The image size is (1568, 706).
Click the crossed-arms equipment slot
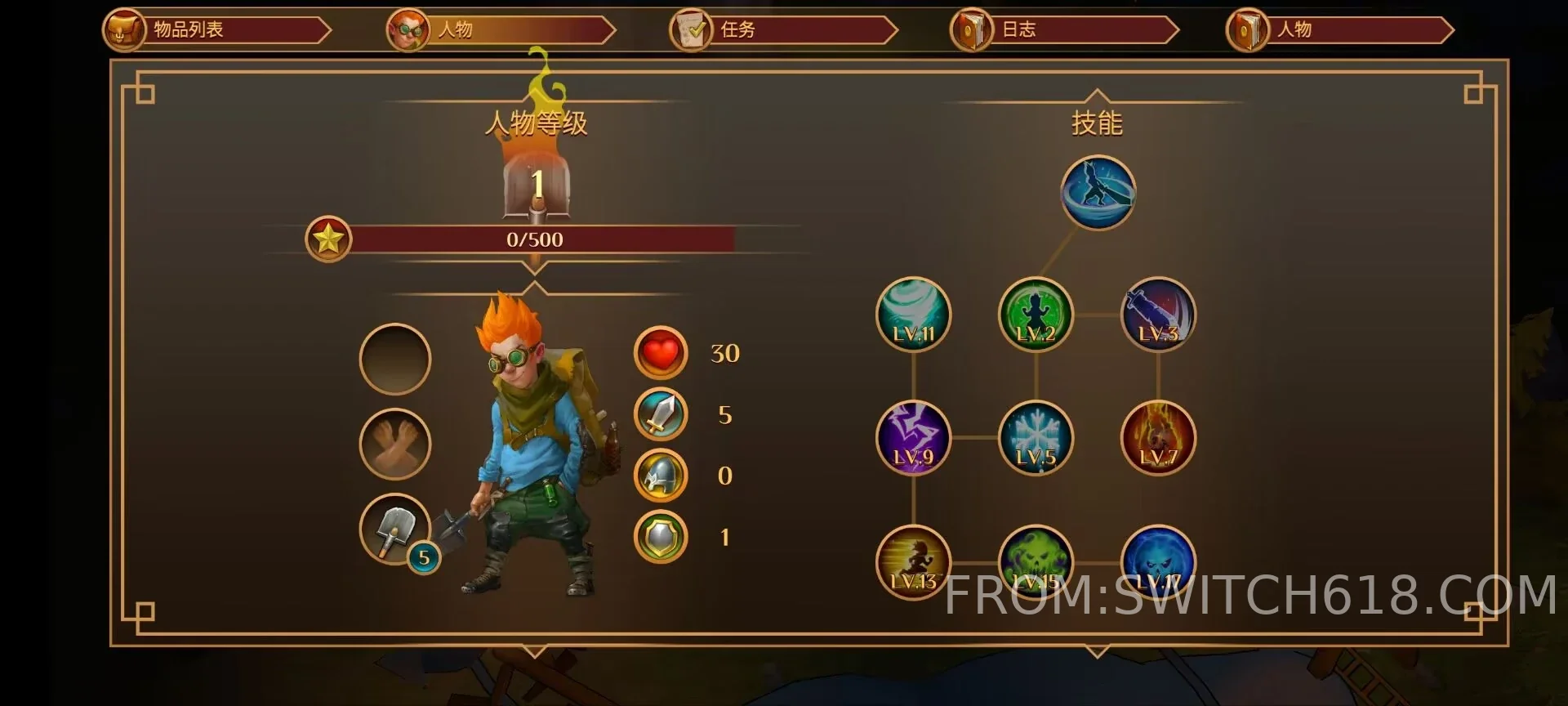(x=395, y=444)
